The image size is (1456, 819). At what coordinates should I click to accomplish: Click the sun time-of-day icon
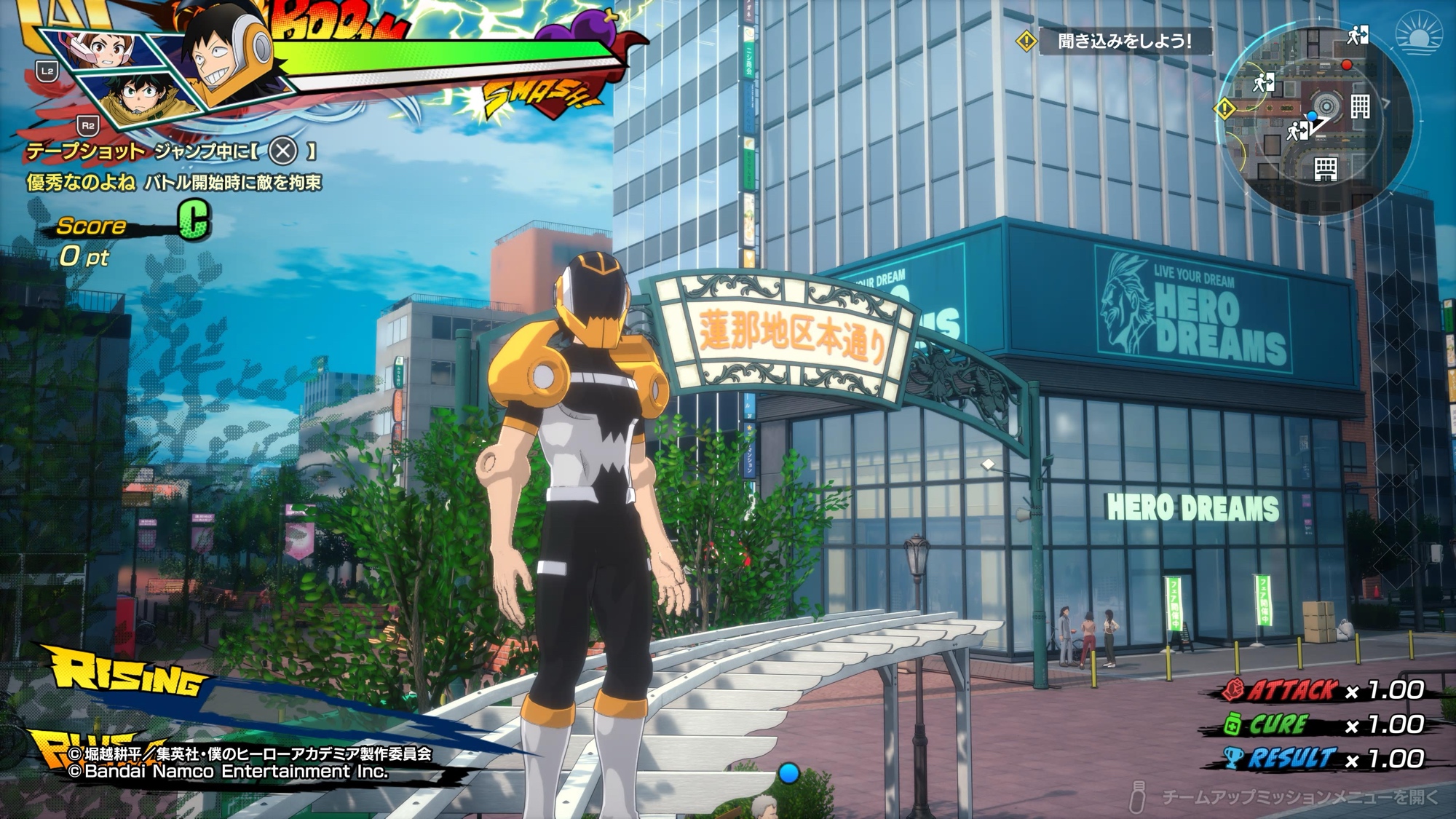1420,35
